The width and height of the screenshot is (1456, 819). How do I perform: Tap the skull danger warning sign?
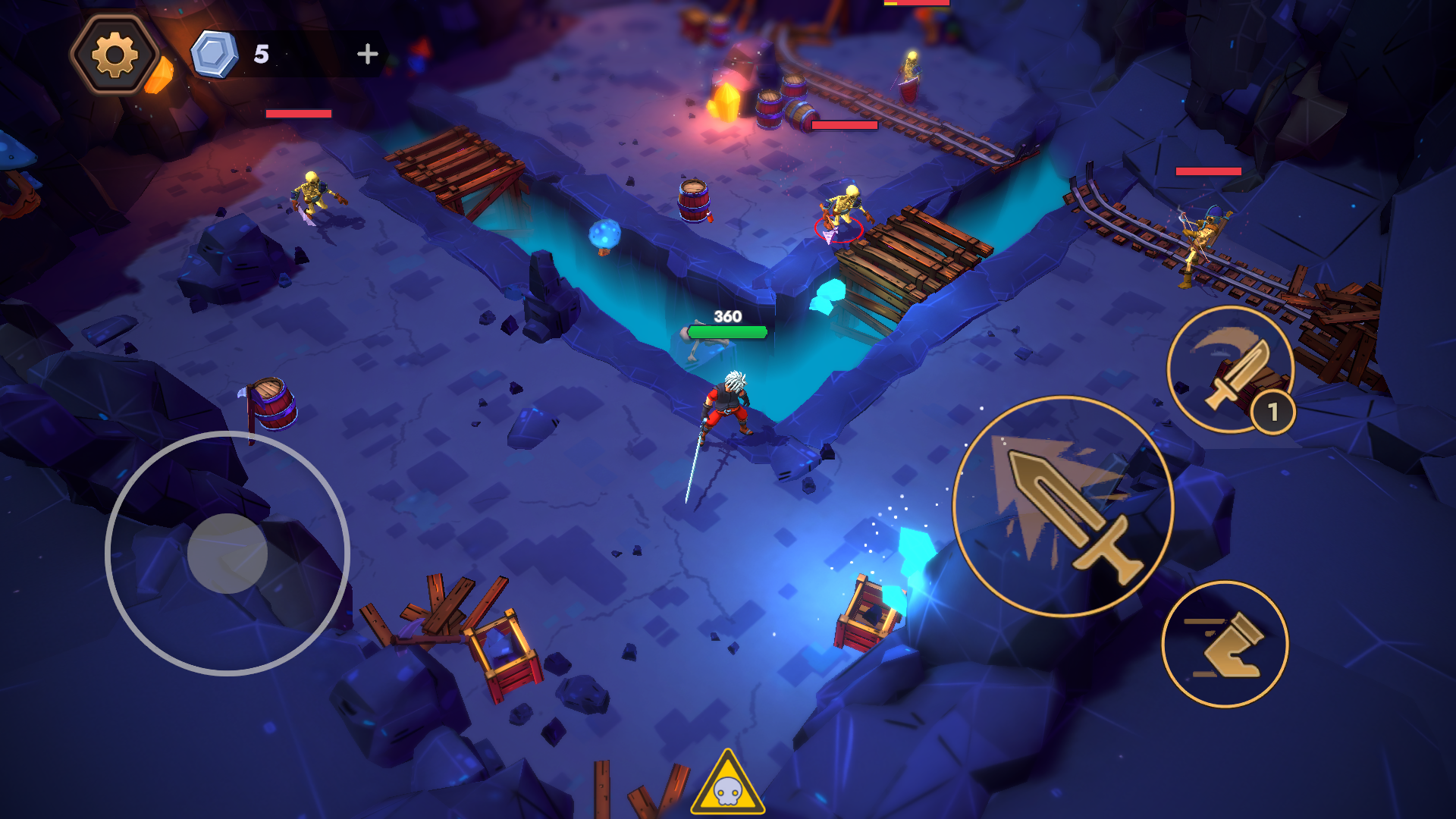[728, 791]
